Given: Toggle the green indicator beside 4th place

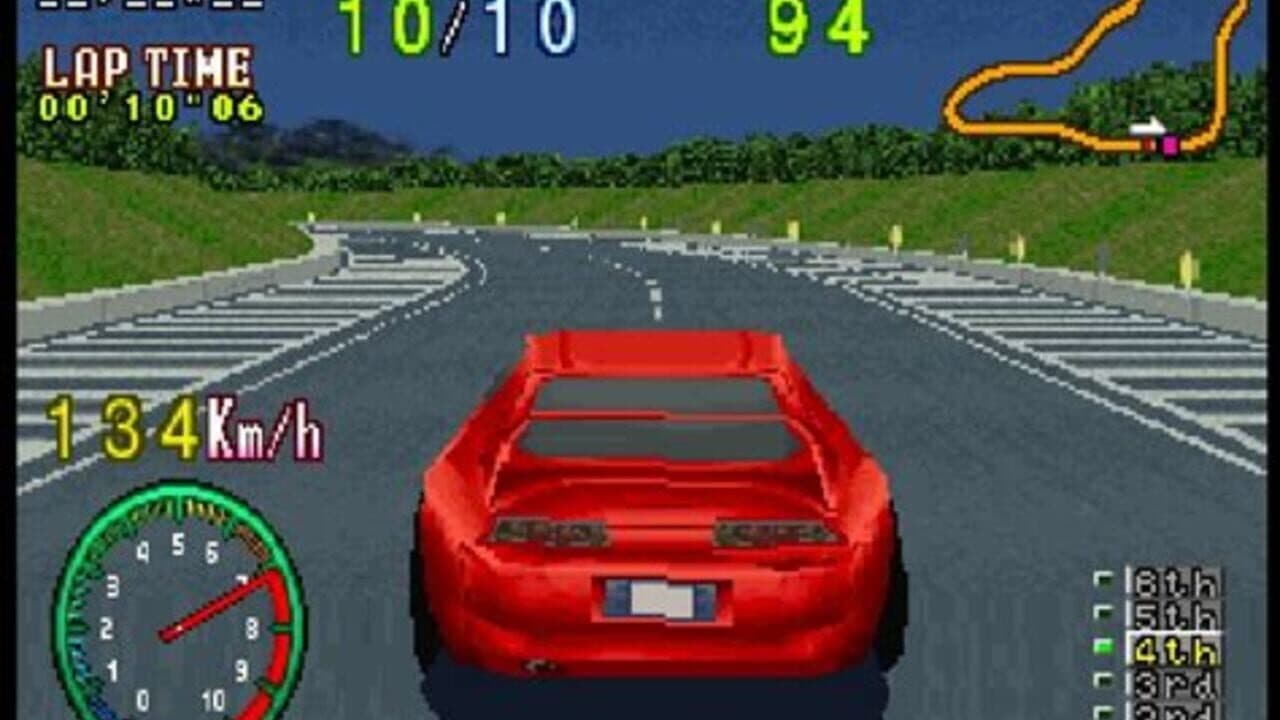Looking at the screenshot, I should (x=1104, y=648).
